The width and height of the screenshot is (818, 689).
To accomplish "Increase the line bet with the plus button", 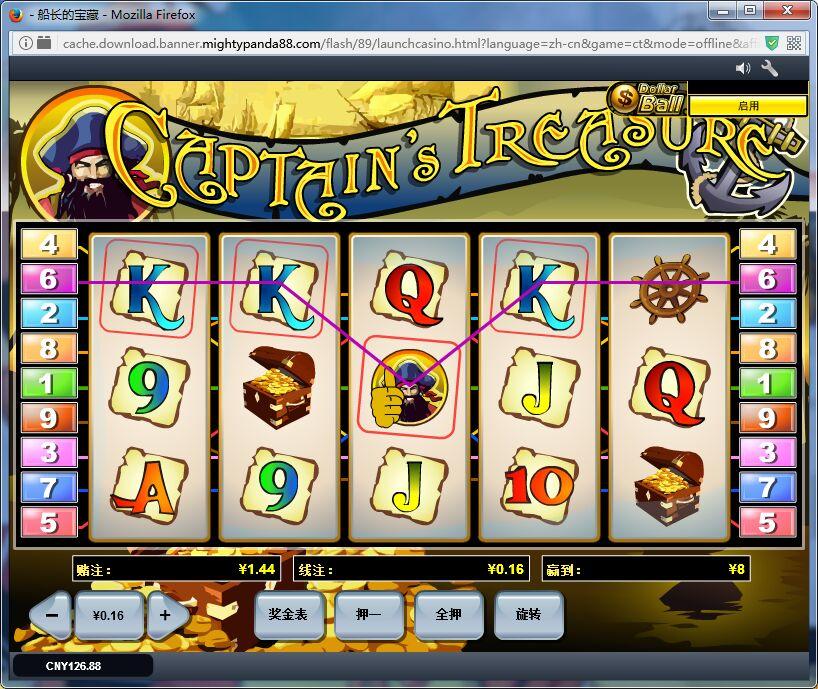I will point(166,615).
